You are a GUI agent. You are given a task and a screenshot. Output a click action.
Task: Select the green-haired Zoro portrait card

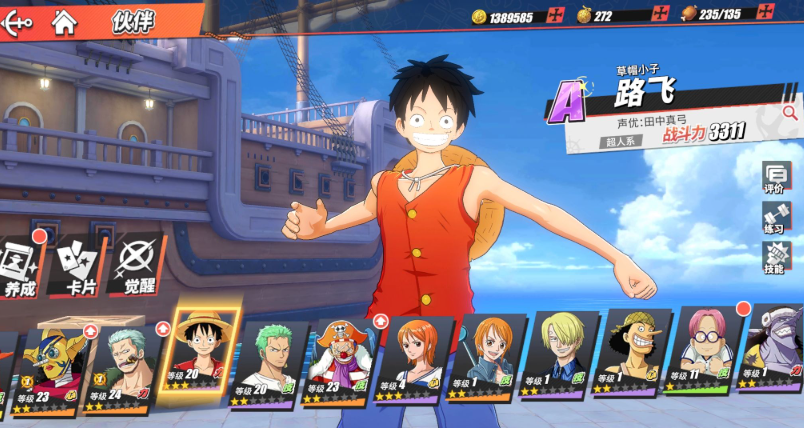(x=267, y=362)
